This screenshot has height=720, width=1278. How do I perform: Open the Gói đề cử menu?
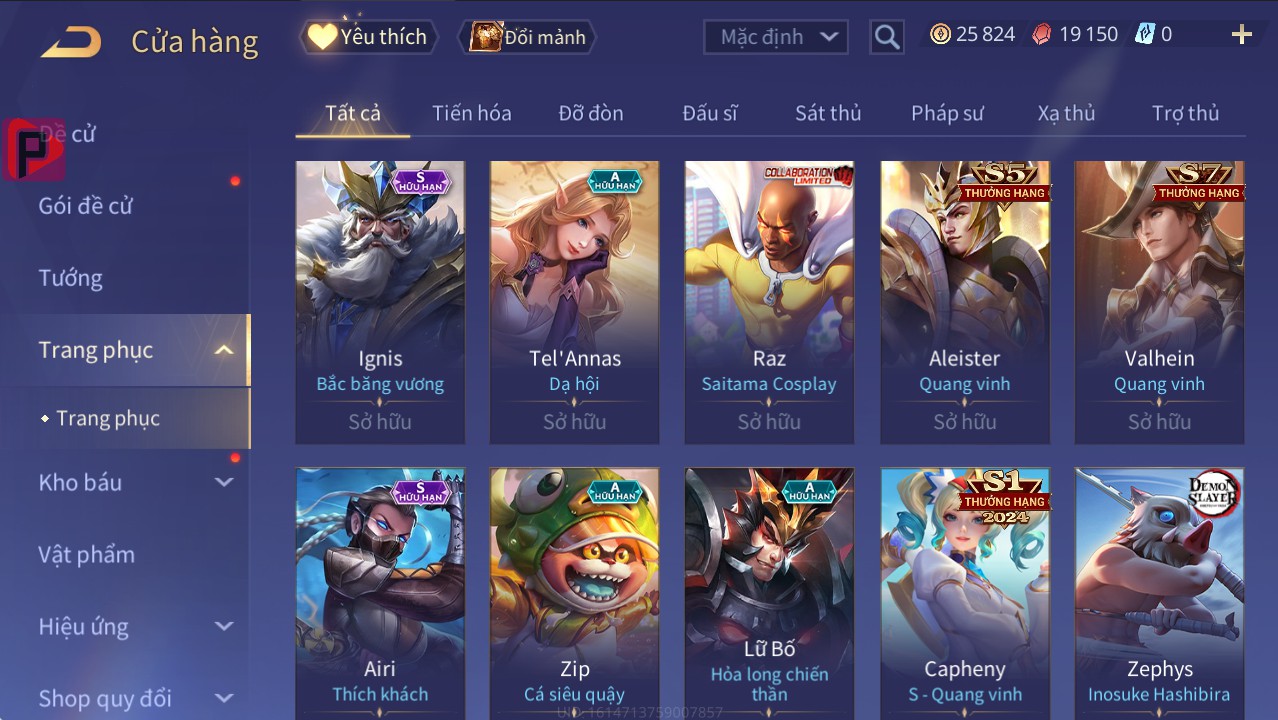coord(86,206)
